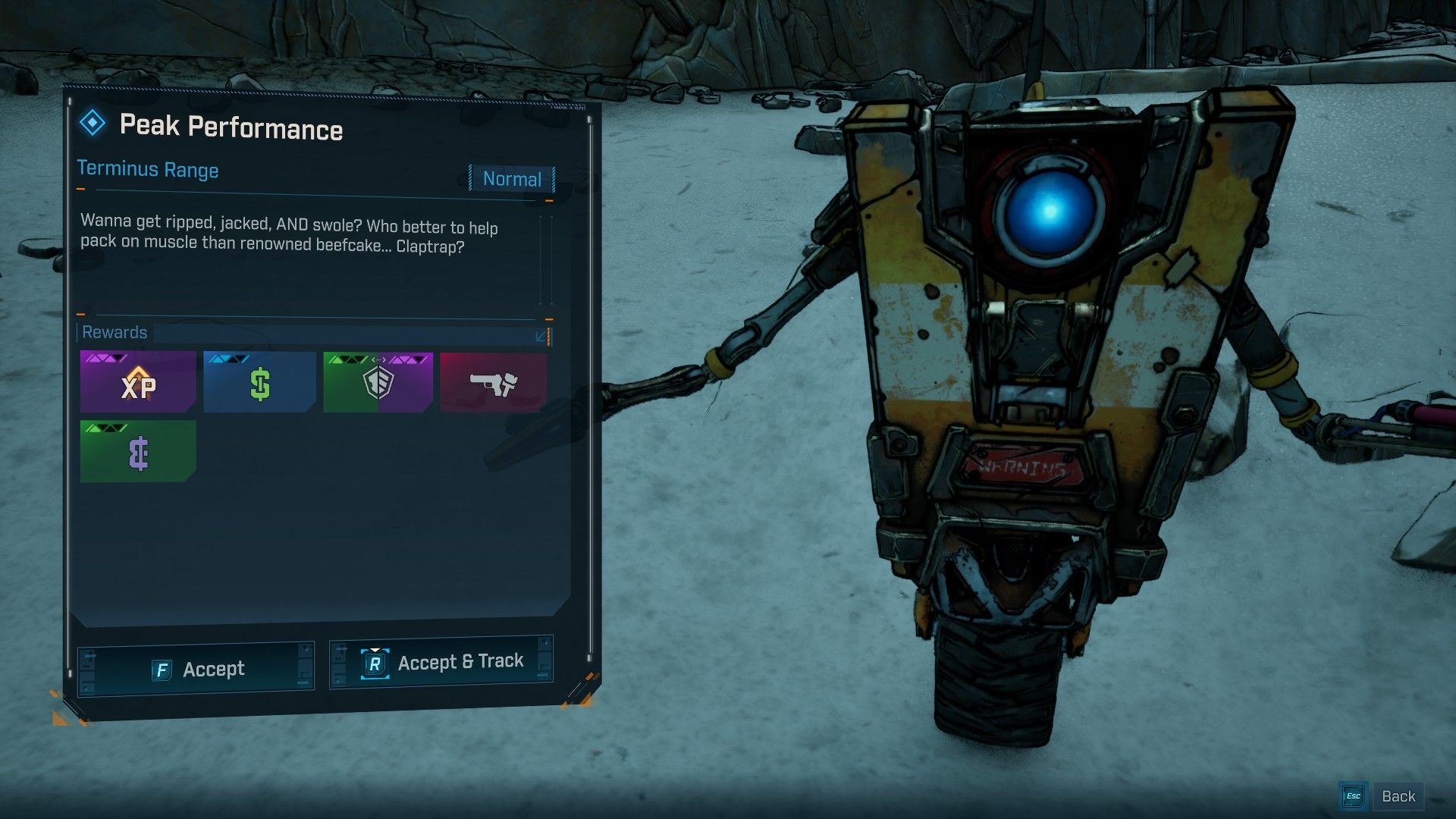This screenshot has height=819, width=1456.
Task: Collapse the Rewards section arrow
Action: 541,335
